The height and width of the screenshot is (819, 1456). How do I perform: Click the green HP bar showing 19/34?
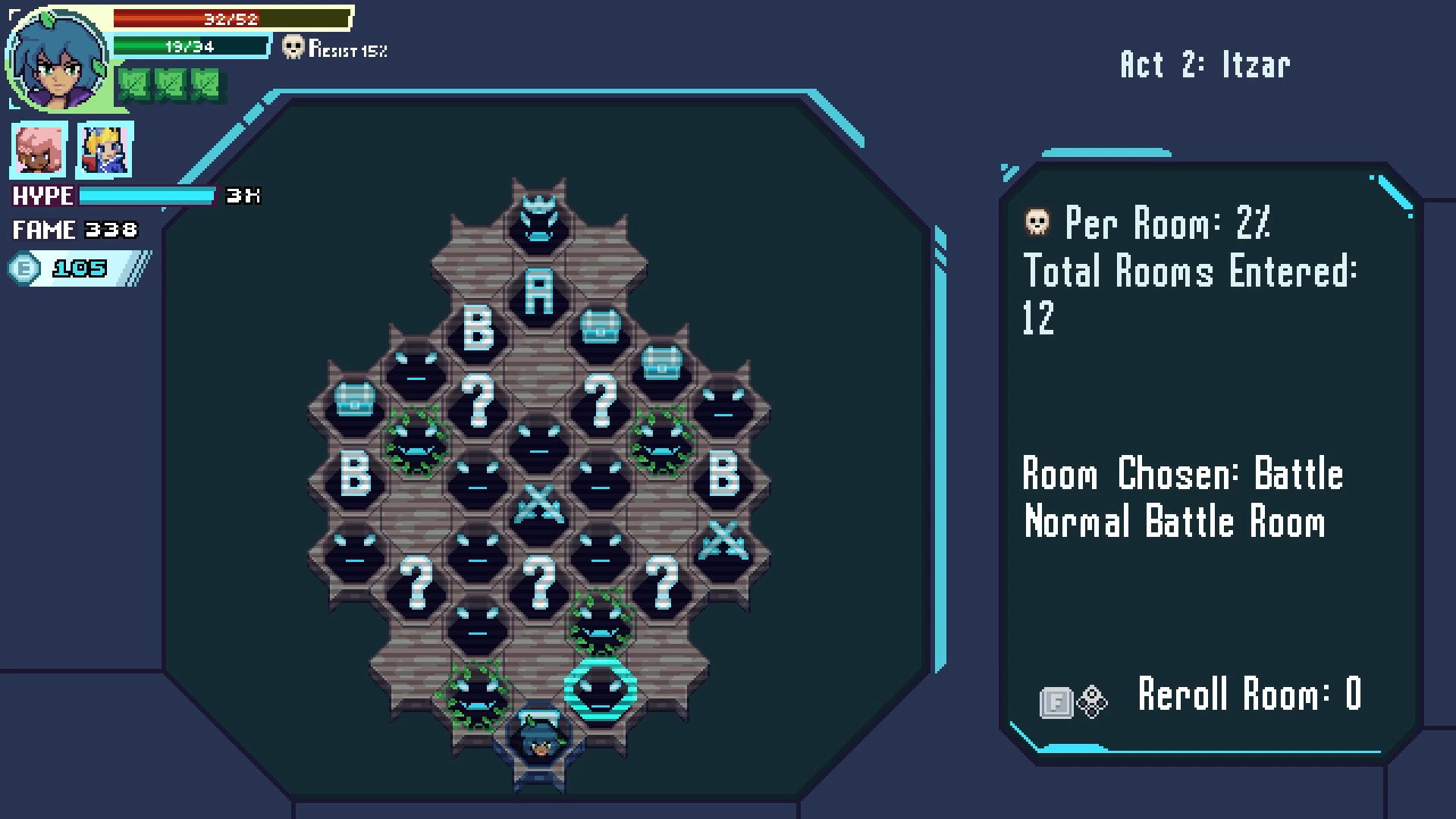[x=190, y=47]
